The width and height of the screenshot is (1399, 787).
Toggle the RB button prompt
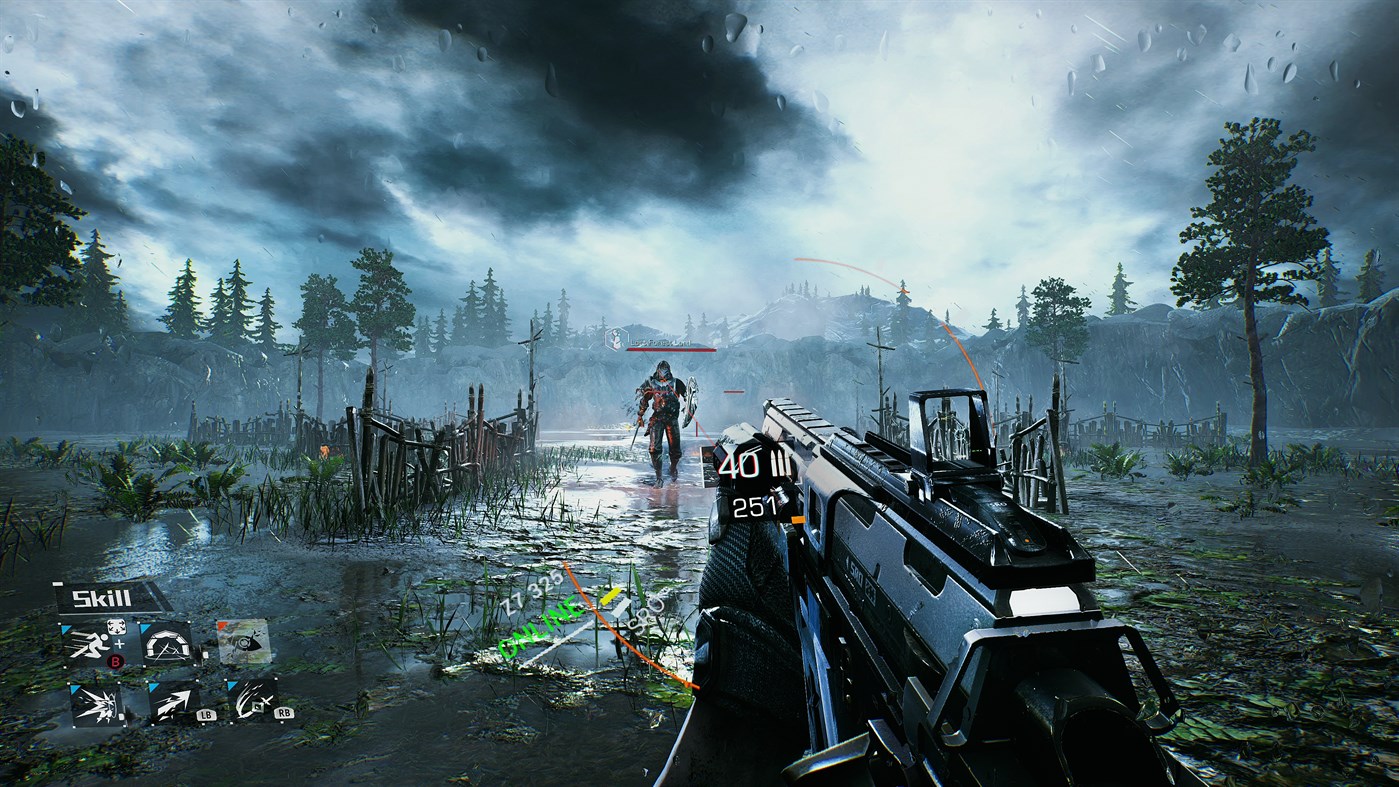(x=283, y=713)
